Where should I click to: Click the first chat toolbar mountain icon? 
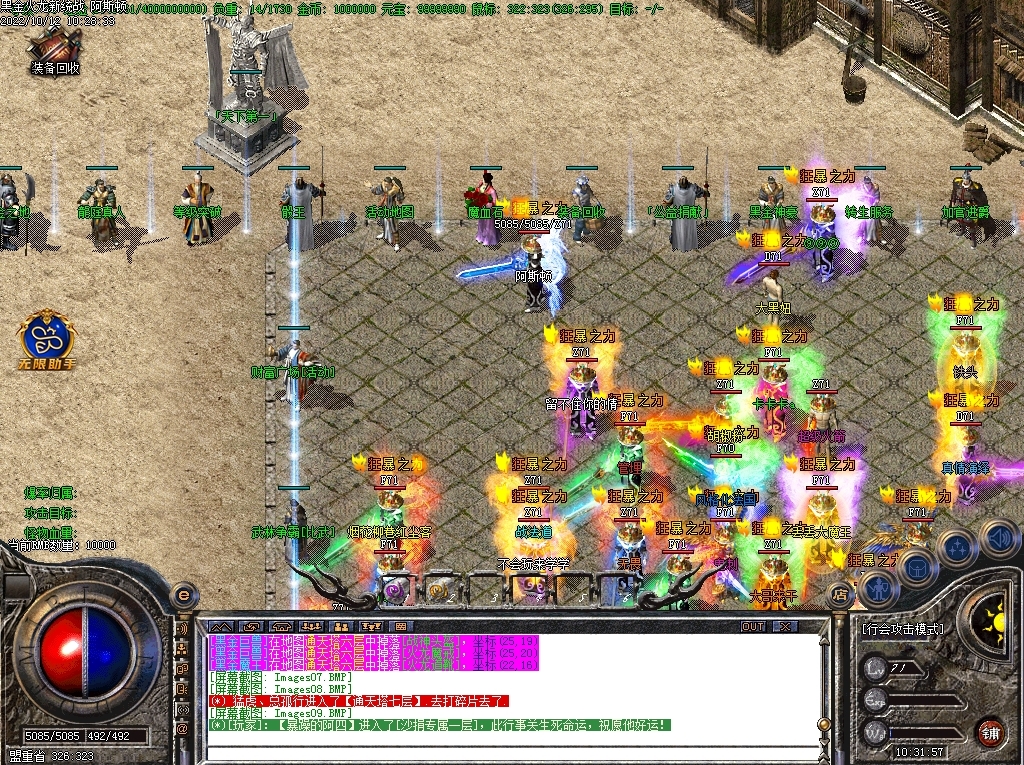(x=221, y=626)
